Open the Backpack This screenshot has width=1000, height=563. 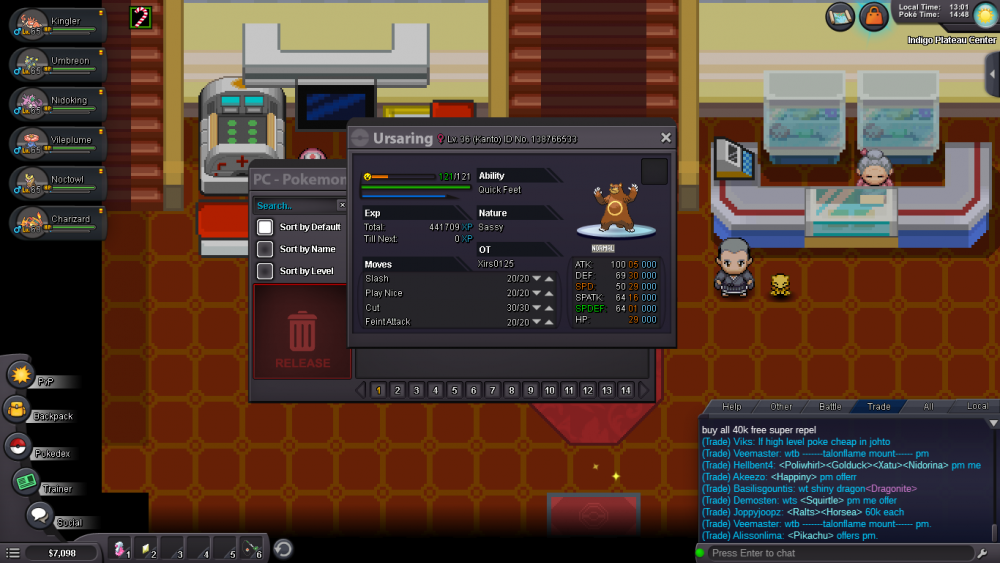pos(18,409)
